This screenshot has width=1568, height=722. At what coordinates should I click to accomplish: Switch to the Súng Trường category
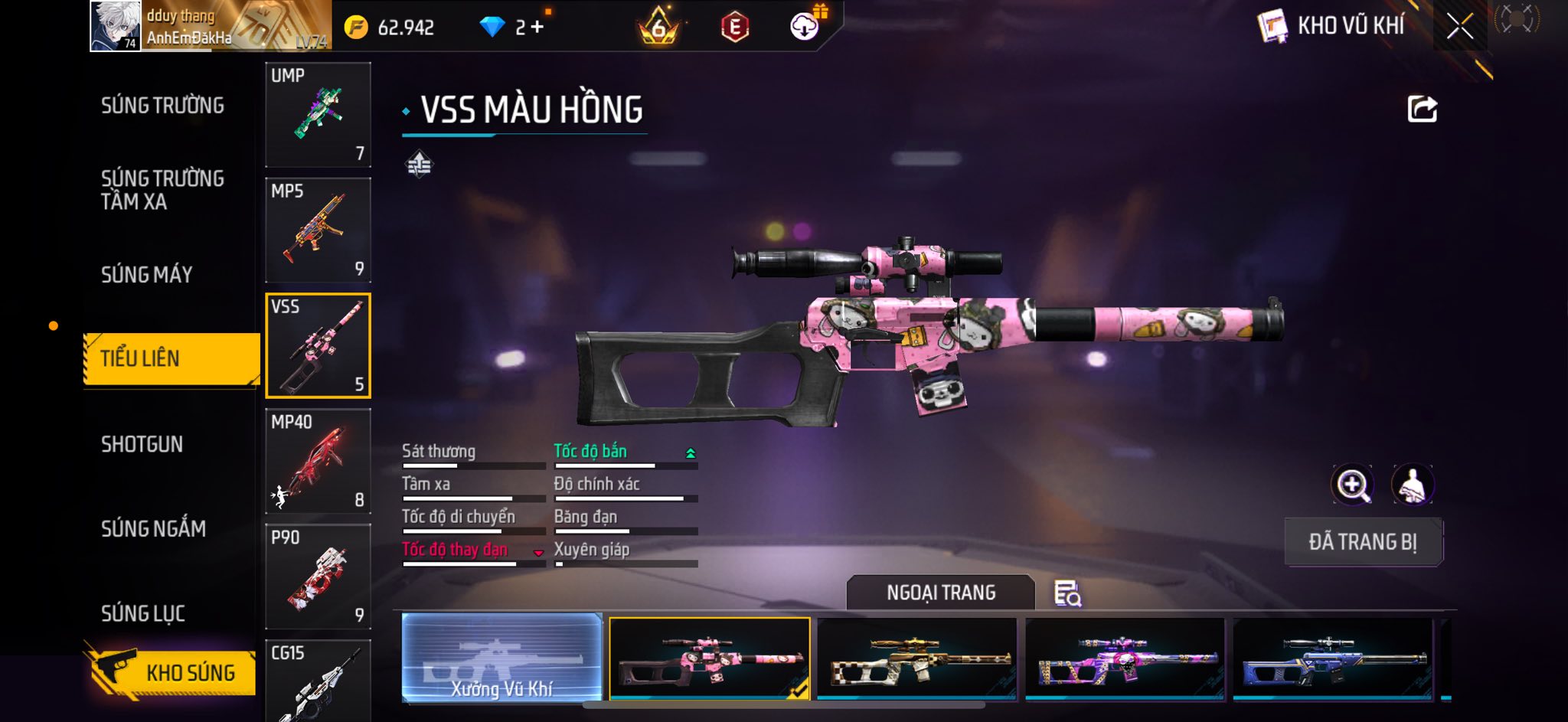162,106
